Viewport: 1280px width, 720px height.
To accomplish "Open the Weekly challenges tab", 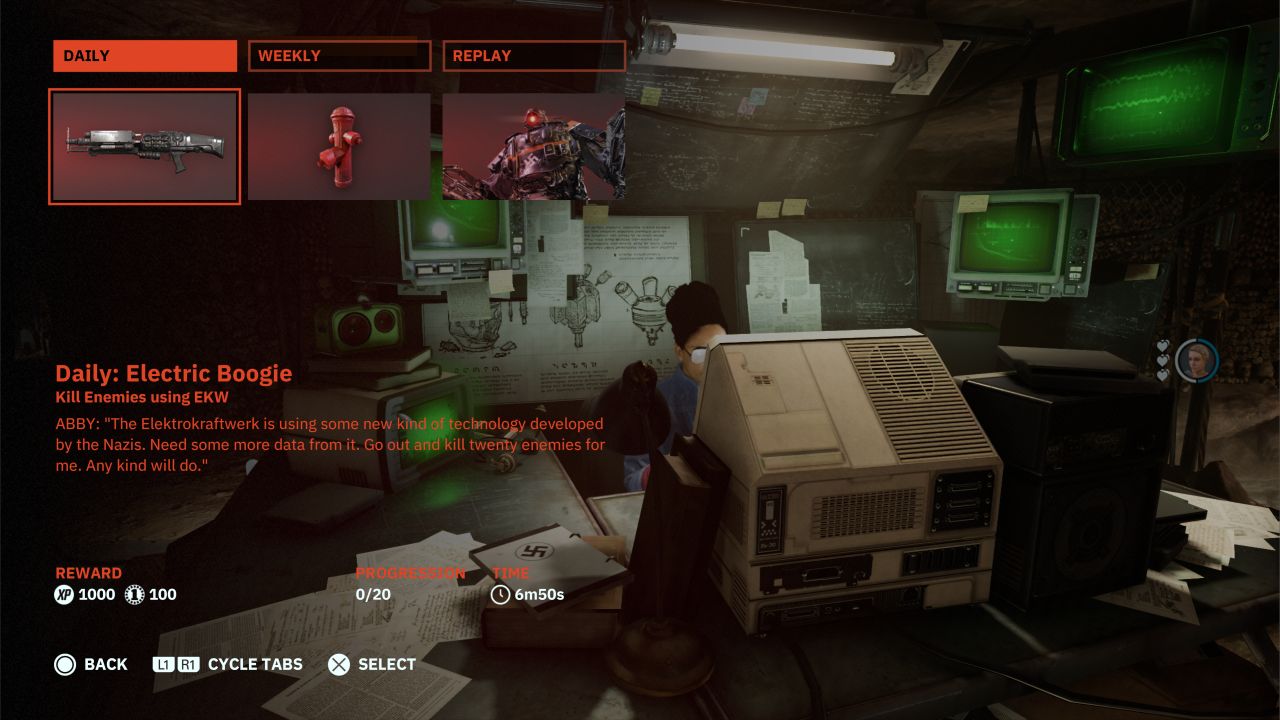I will pos(339,56).
